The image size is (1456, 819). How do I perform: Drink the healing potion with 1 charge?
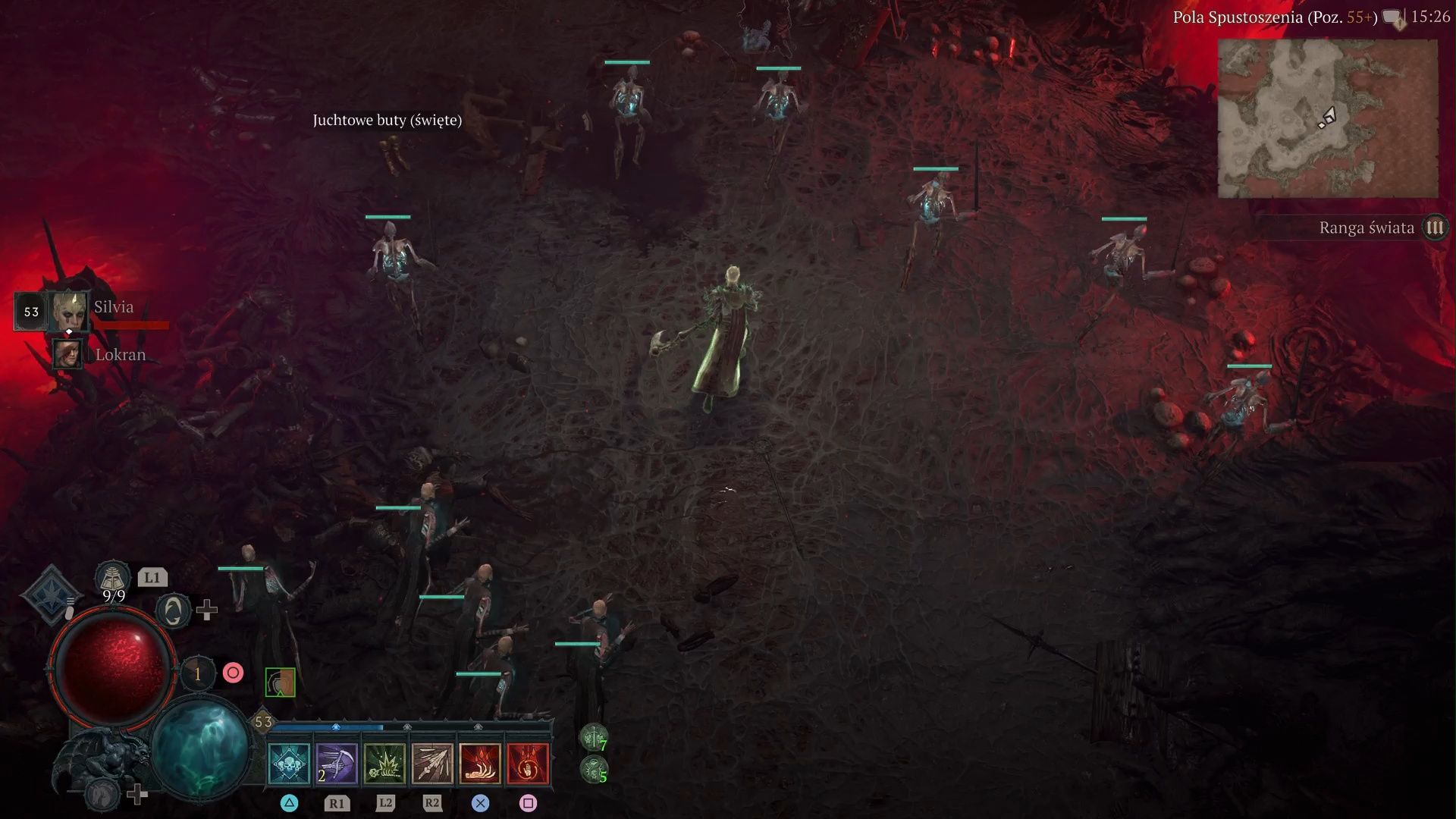(198, 673)
